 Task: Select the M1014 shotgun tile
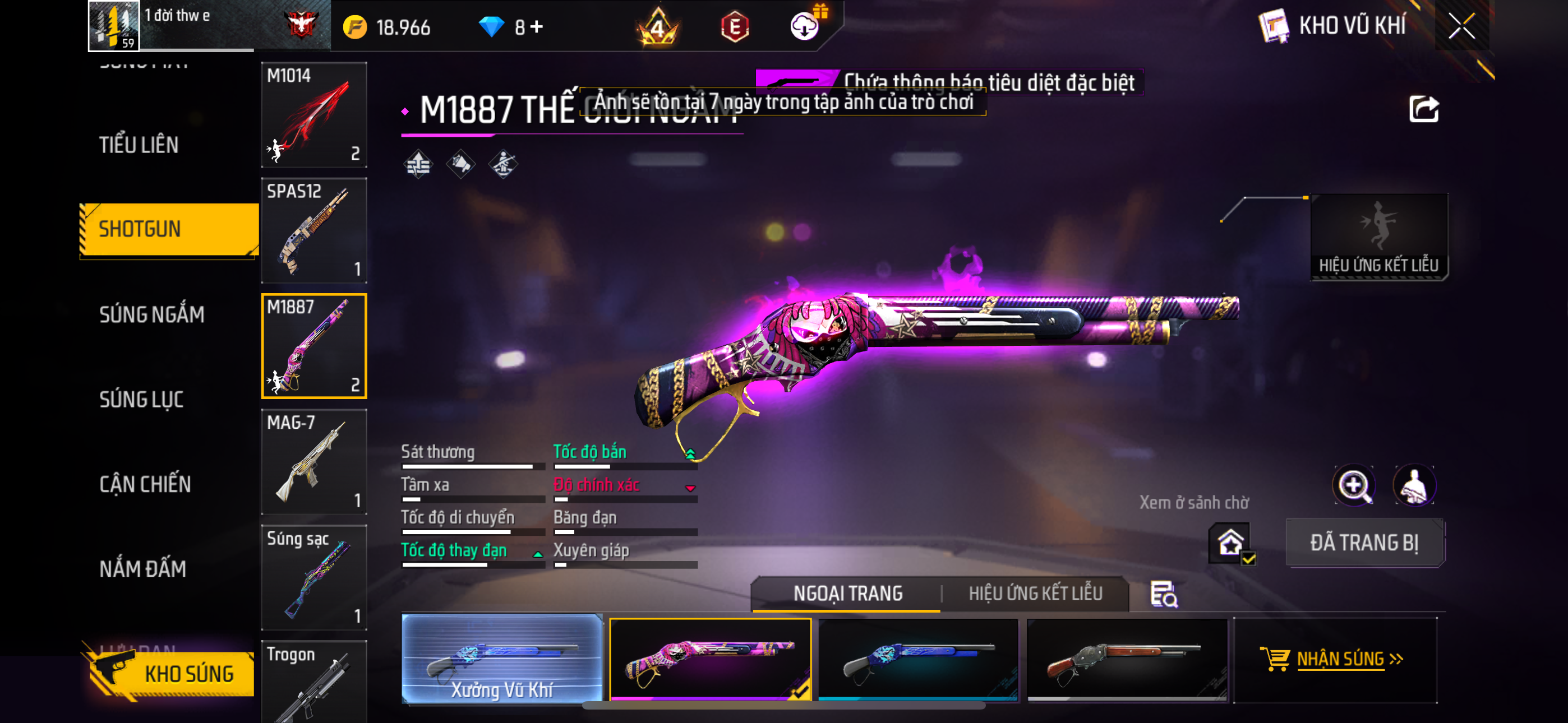(313, 114)
